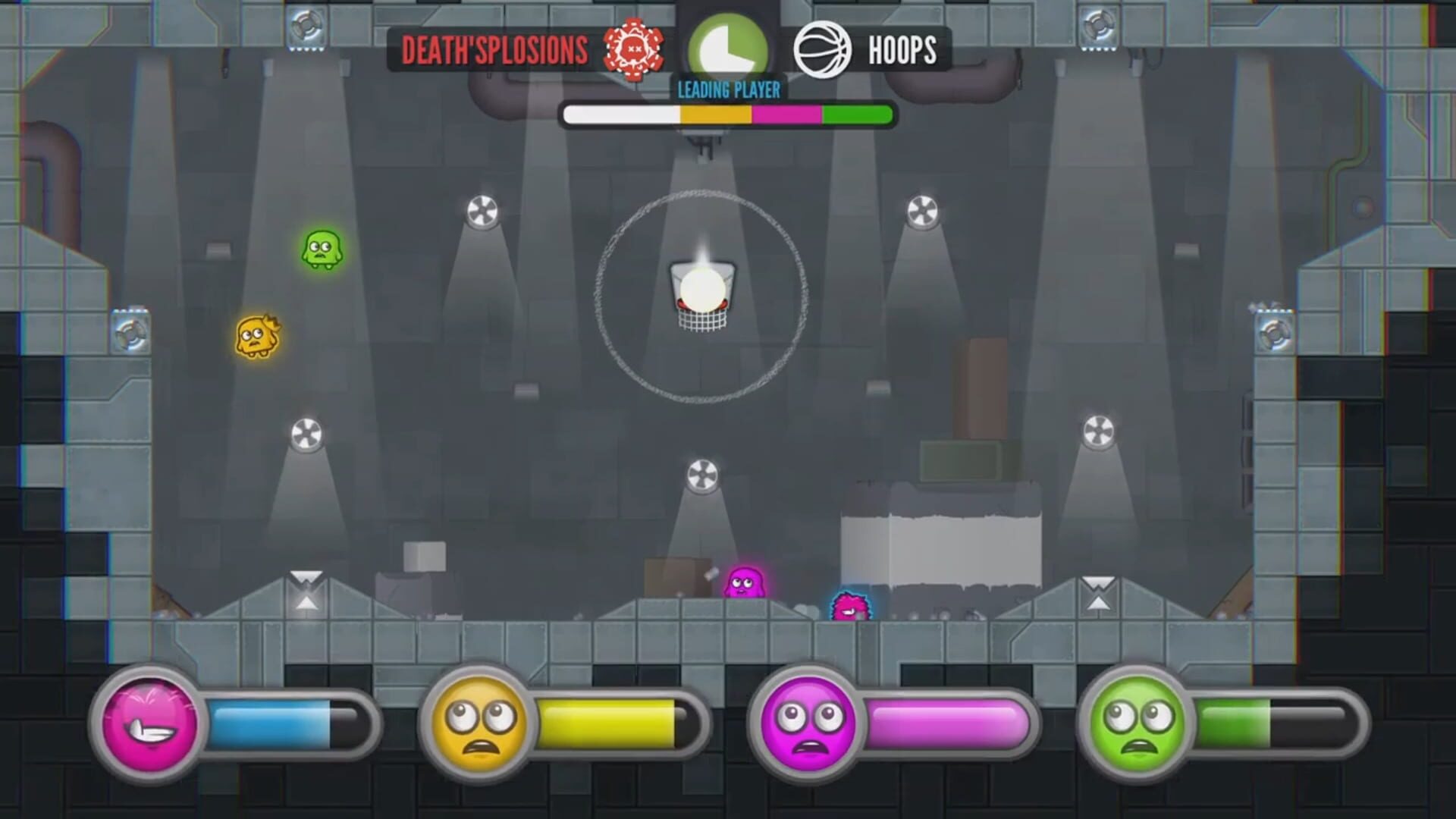Switch to the Death'splosions mode tab
This screenshot has width=1456, height=819.
point(494,47)
